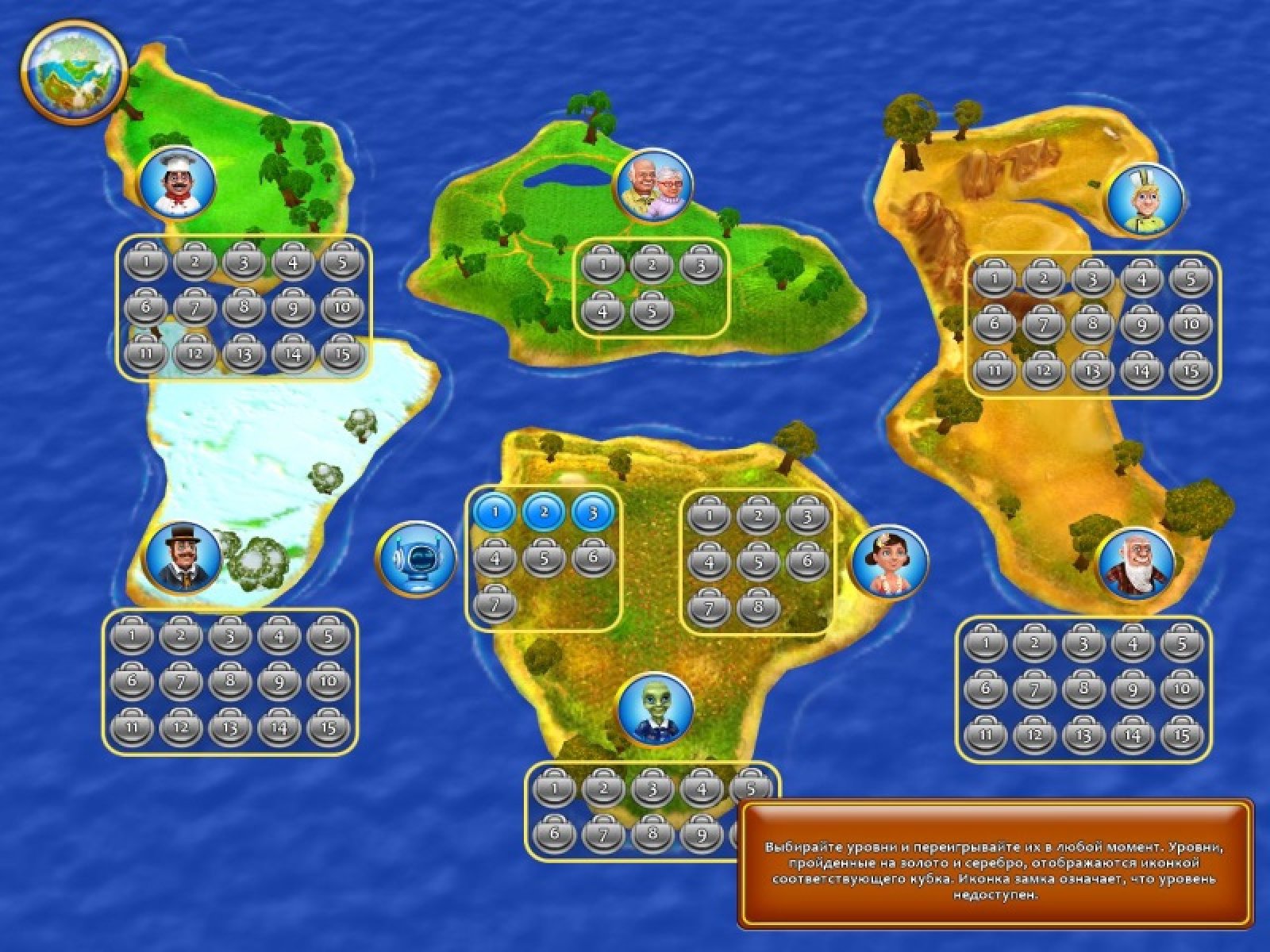
Task: Click the globe icon in the corner
Action: 74,71
